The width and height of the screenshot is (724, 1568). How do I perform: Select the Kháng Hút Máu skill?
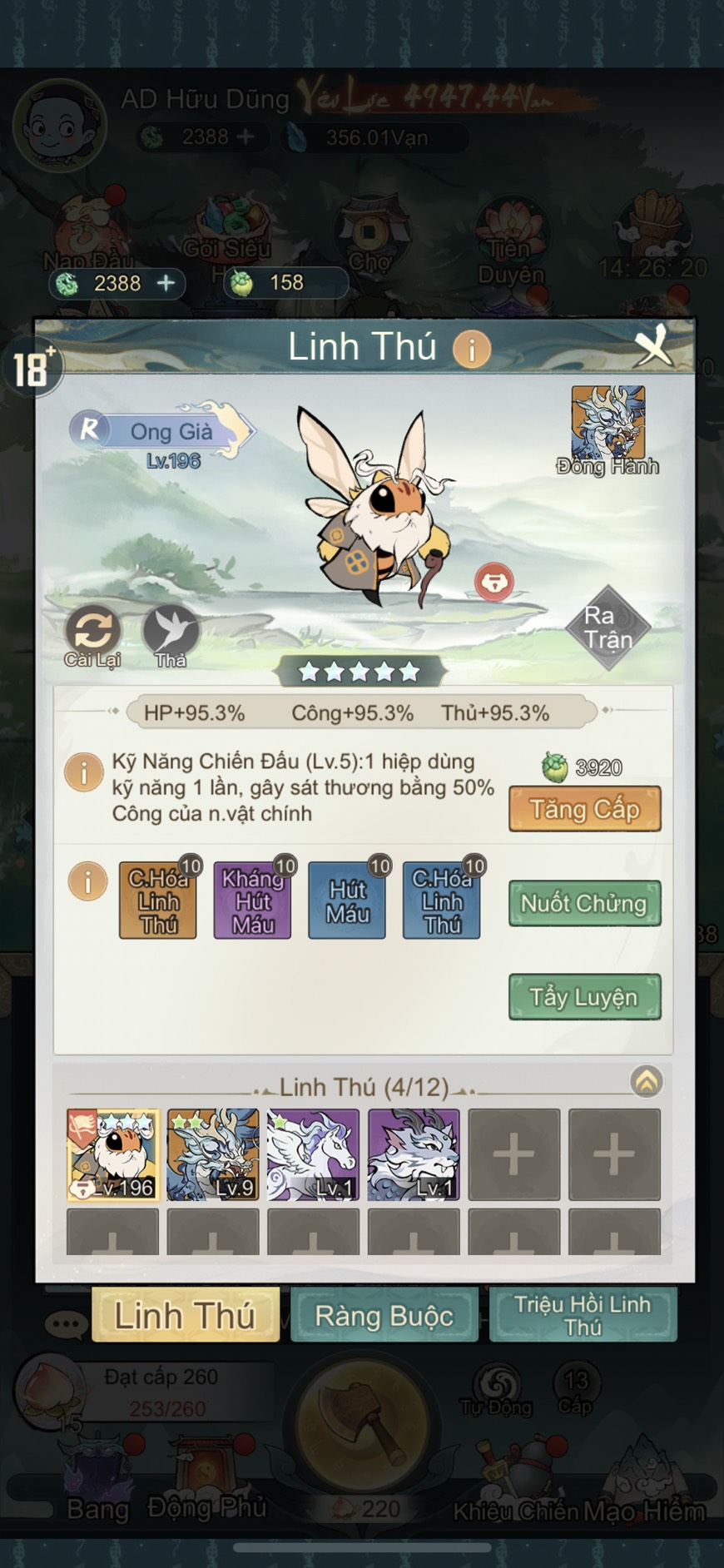tap(252, 901)
